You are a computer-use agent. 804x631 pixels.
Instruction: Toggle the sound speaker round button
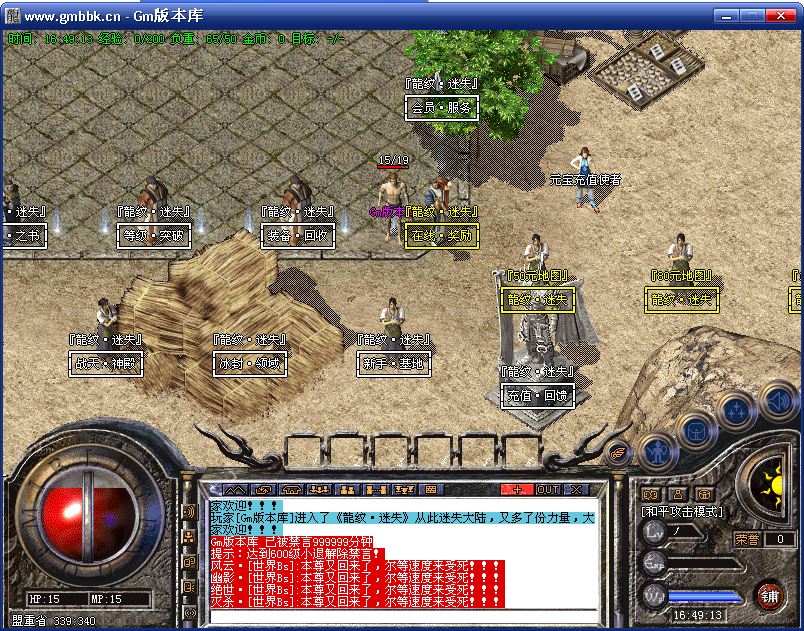pyautogui.click(x=778, y=402)
